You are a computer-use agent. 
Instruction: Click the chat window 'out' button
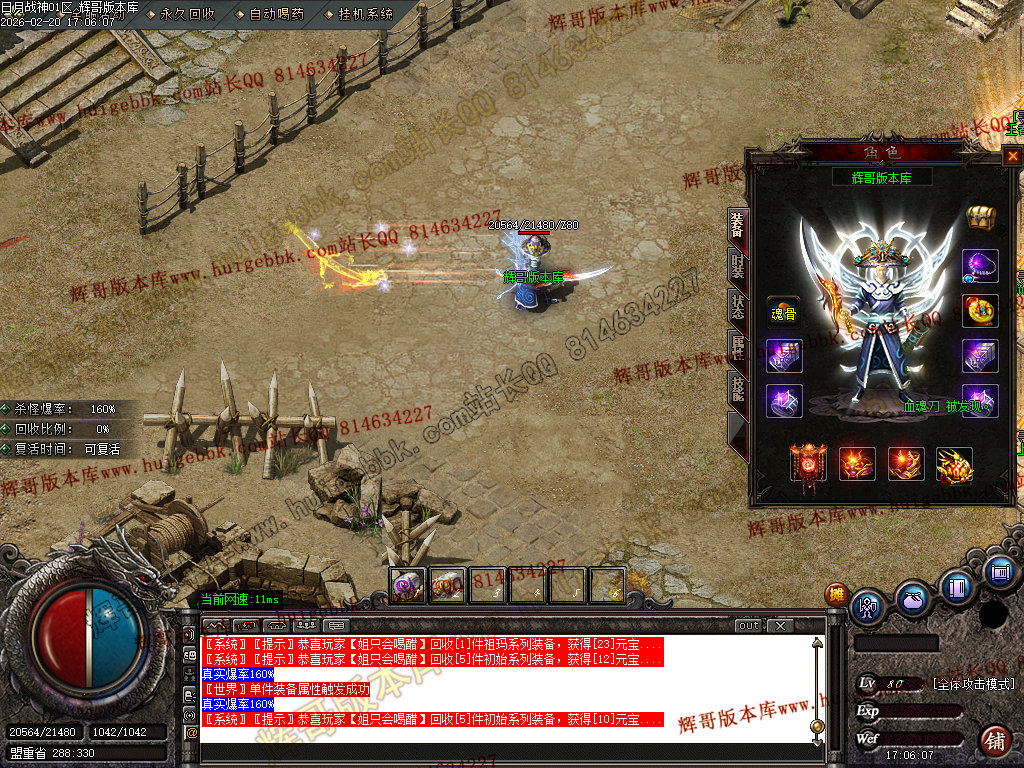pos(749,626)
